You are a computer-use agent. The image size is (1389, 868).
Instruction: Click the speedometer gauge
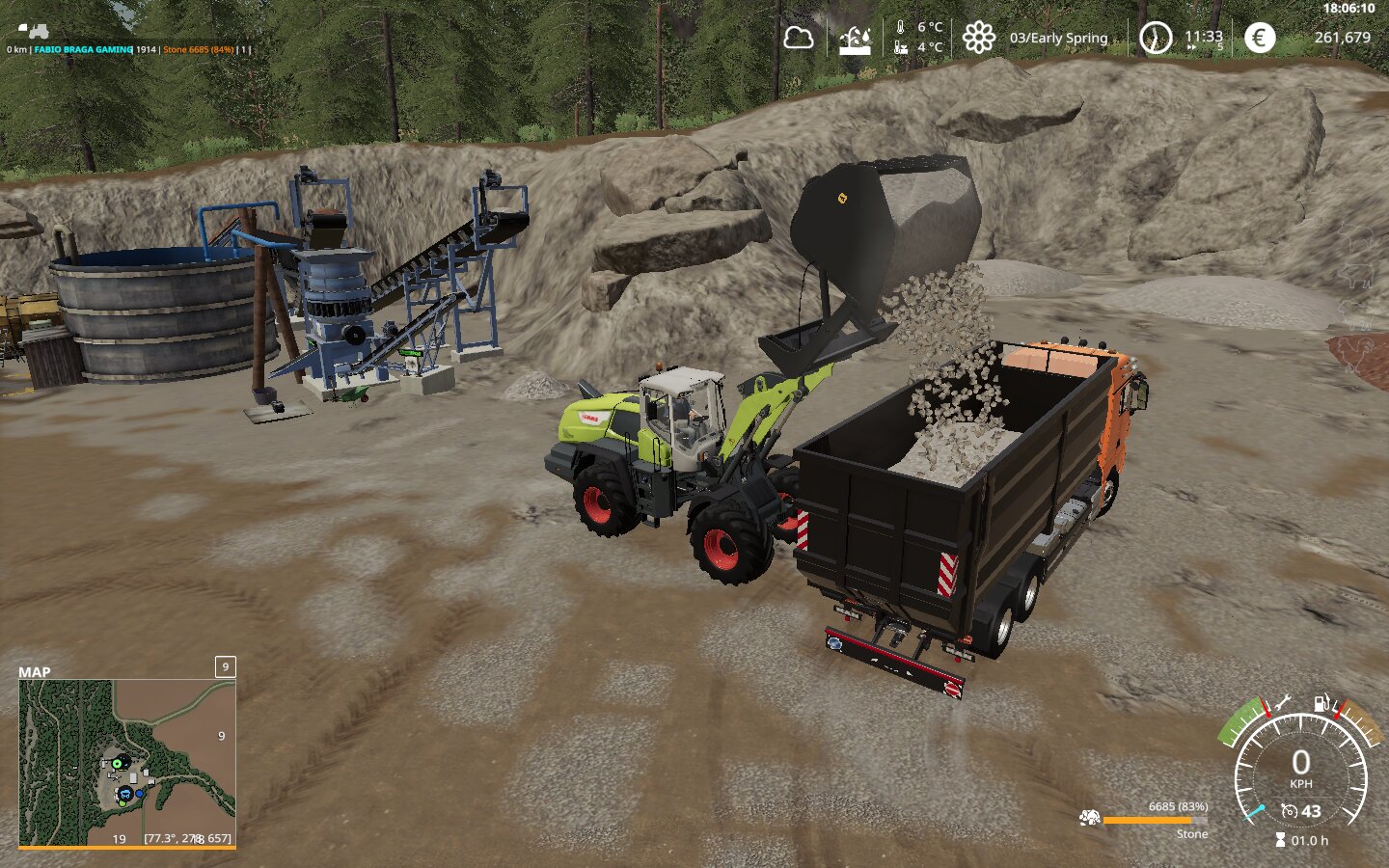(x=1300, y=772)
